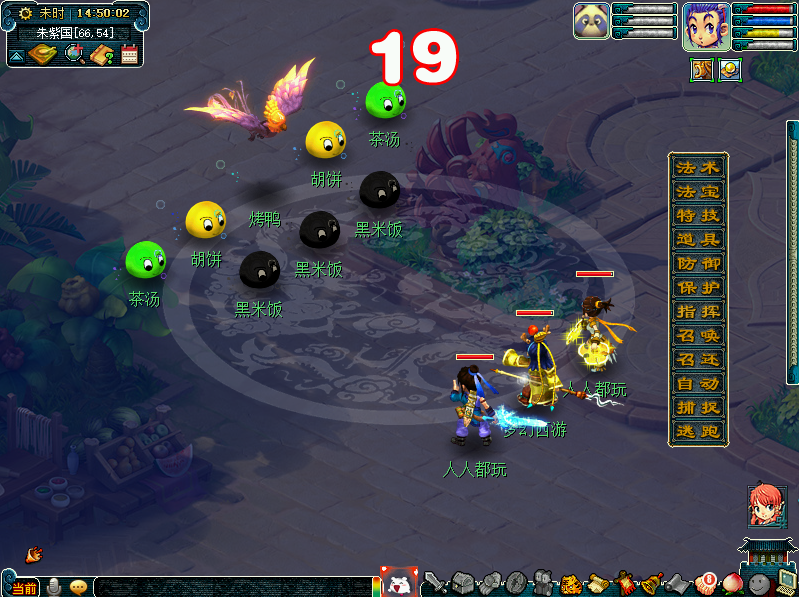This screenshot has height=597, width=799.
Task: Select the 保护 protect command
Action: tap(698, 287)
